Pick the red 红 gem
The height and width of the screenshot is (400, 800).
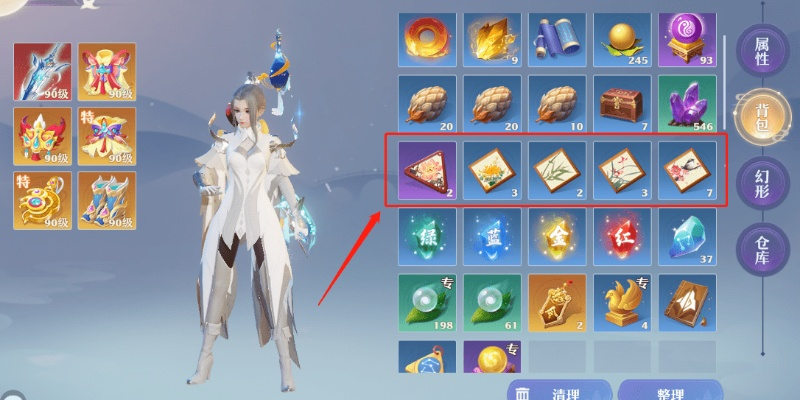pyautogui.click(x=622, y=236)
